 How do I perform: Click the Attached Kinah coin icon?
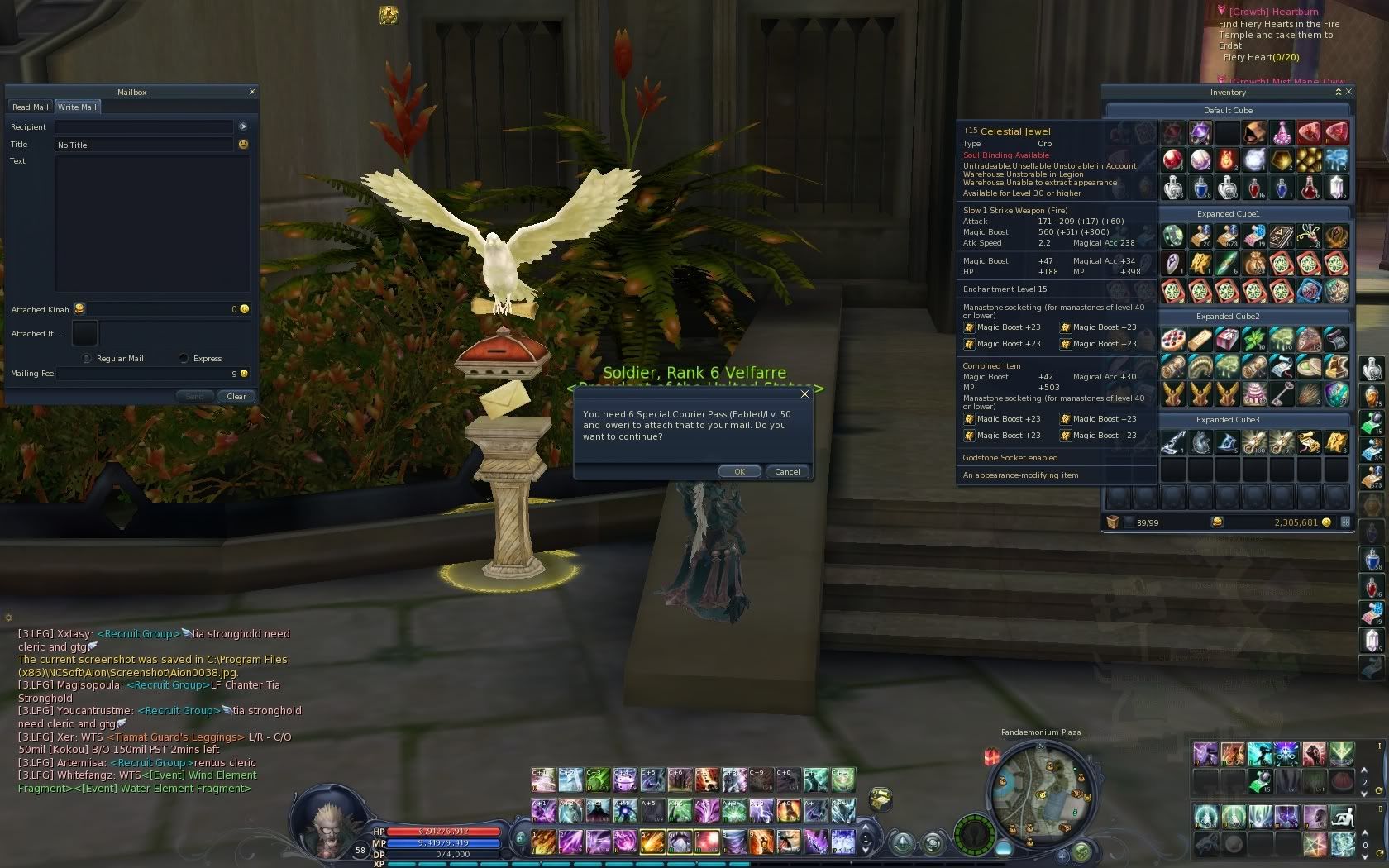[x=79, y=308]
